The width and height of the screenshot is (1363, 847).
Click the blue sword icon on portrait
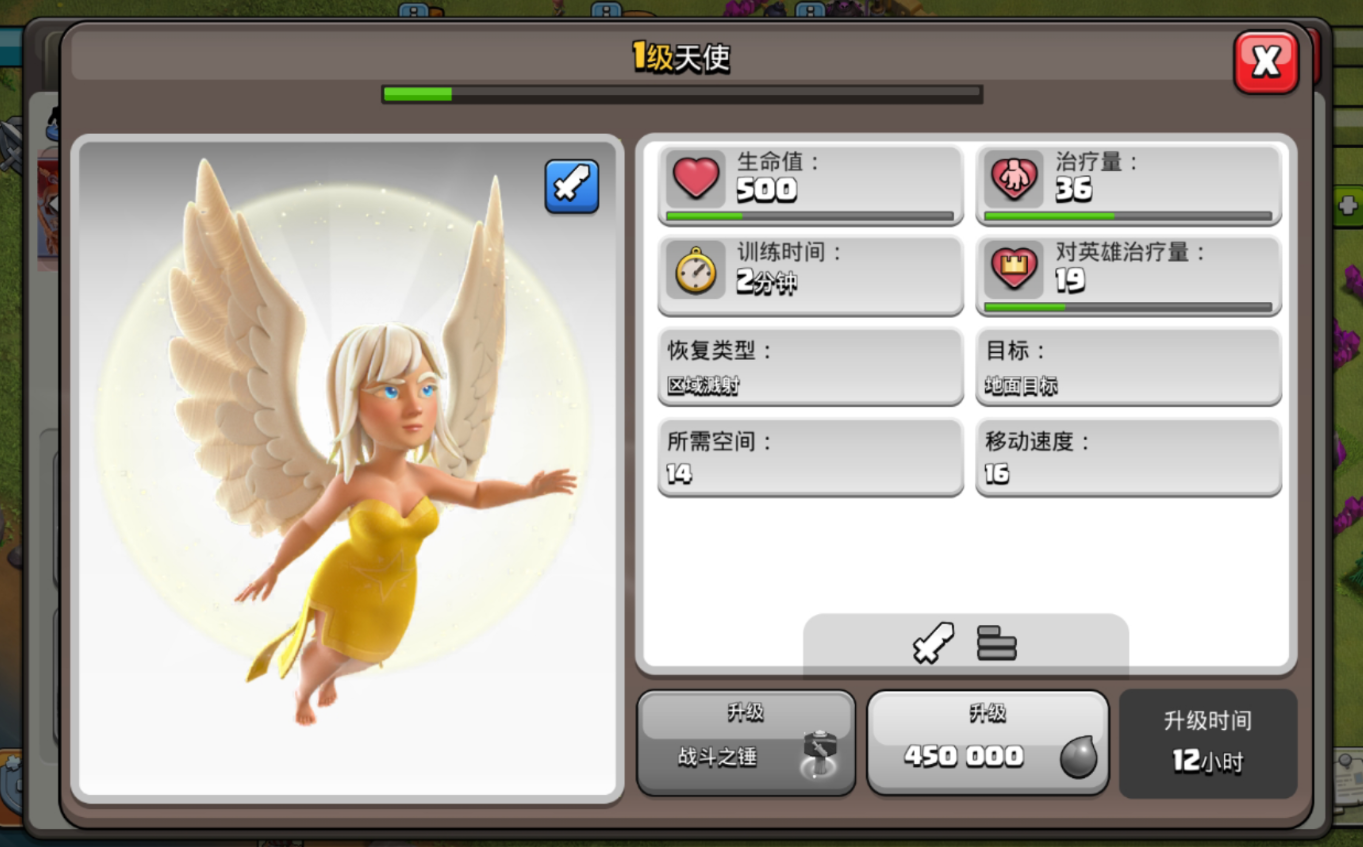click(x=572, y=186)
